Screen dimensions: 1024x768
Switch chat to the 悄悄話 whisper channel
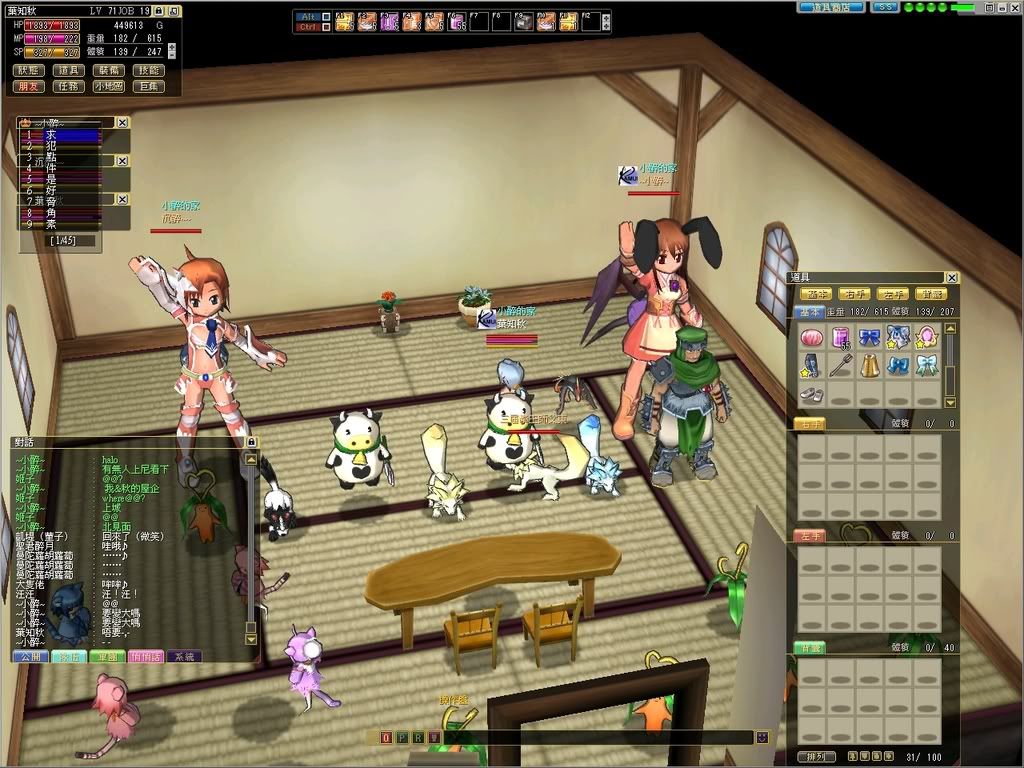point(146,656)
